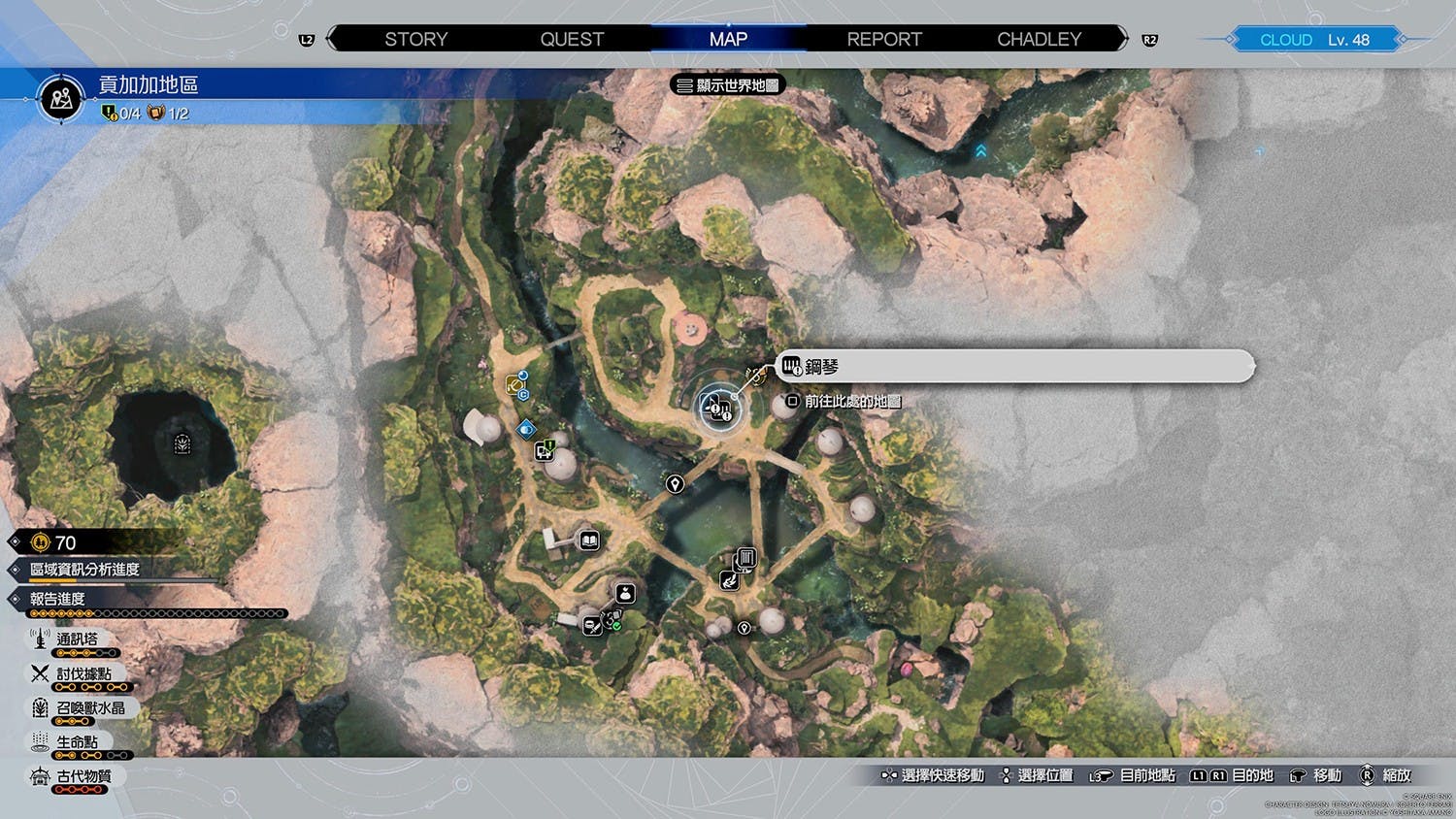Screen dimensions: 1456x819
Task: Switch to the STORY tab
Action: tap(415, 39)
